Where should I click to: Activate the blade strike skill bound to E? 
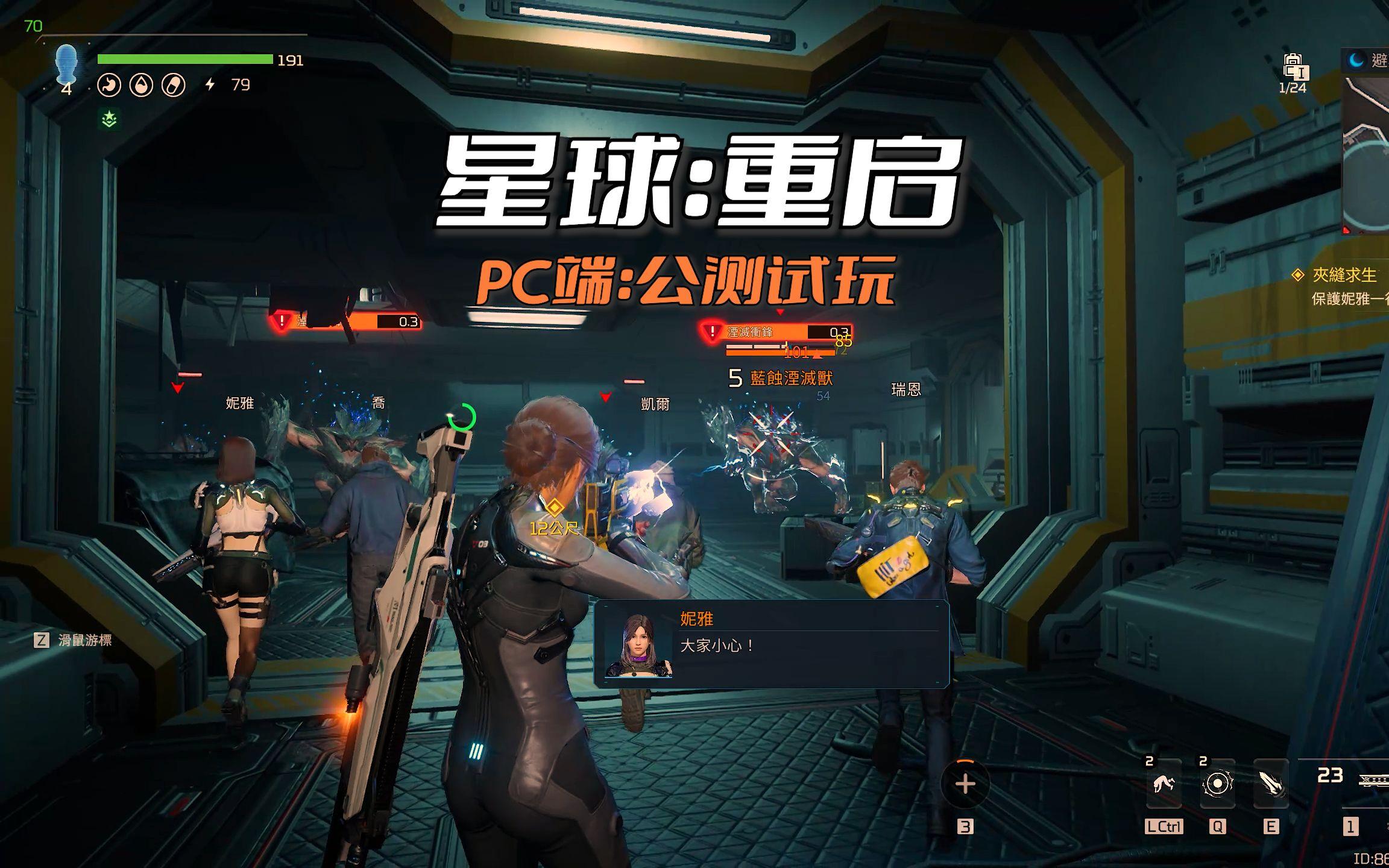click(x=1271, y=784)
